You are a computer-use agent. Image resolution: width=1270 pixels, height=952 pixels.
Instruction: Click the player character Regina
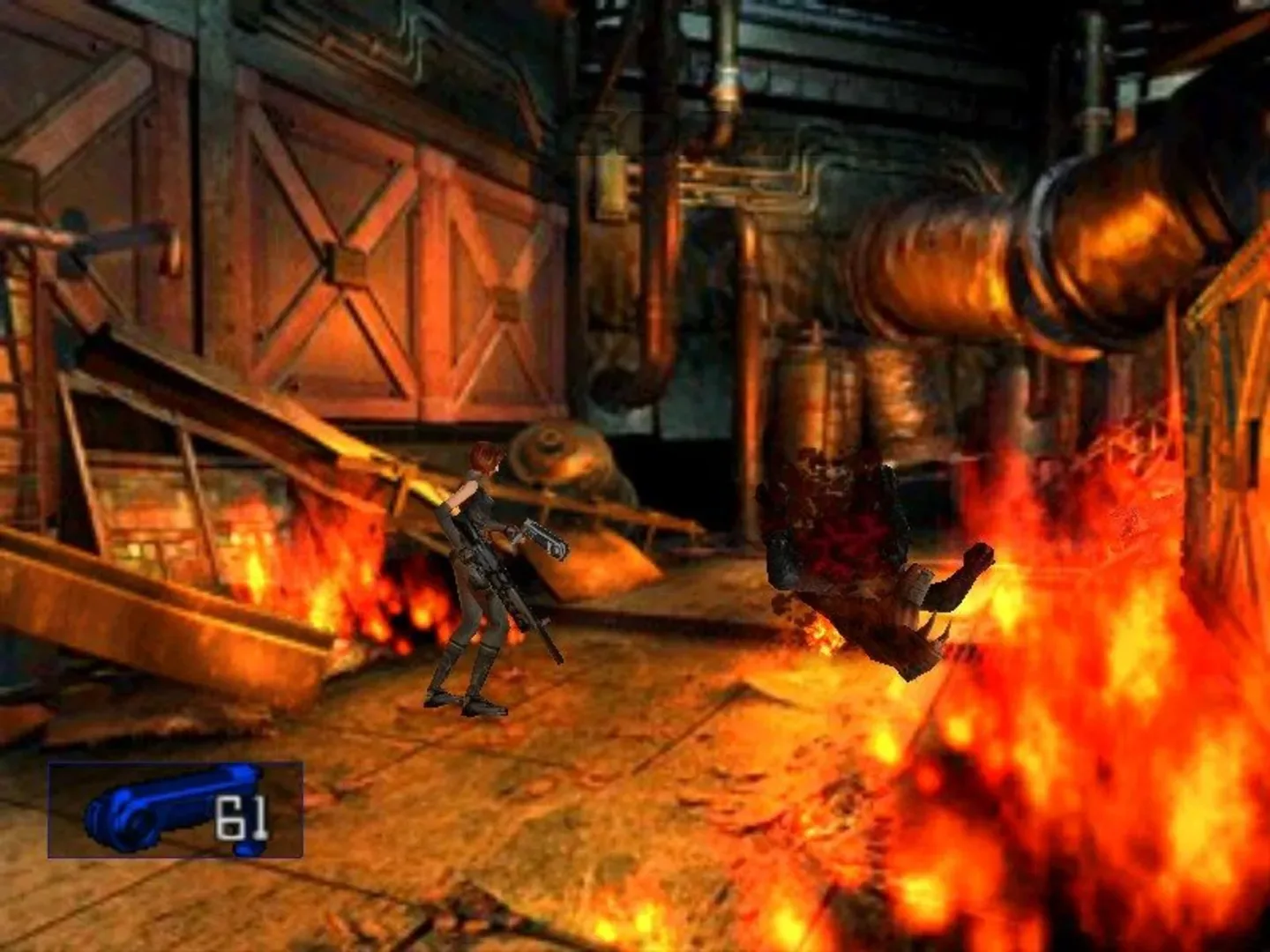[481, 573]
